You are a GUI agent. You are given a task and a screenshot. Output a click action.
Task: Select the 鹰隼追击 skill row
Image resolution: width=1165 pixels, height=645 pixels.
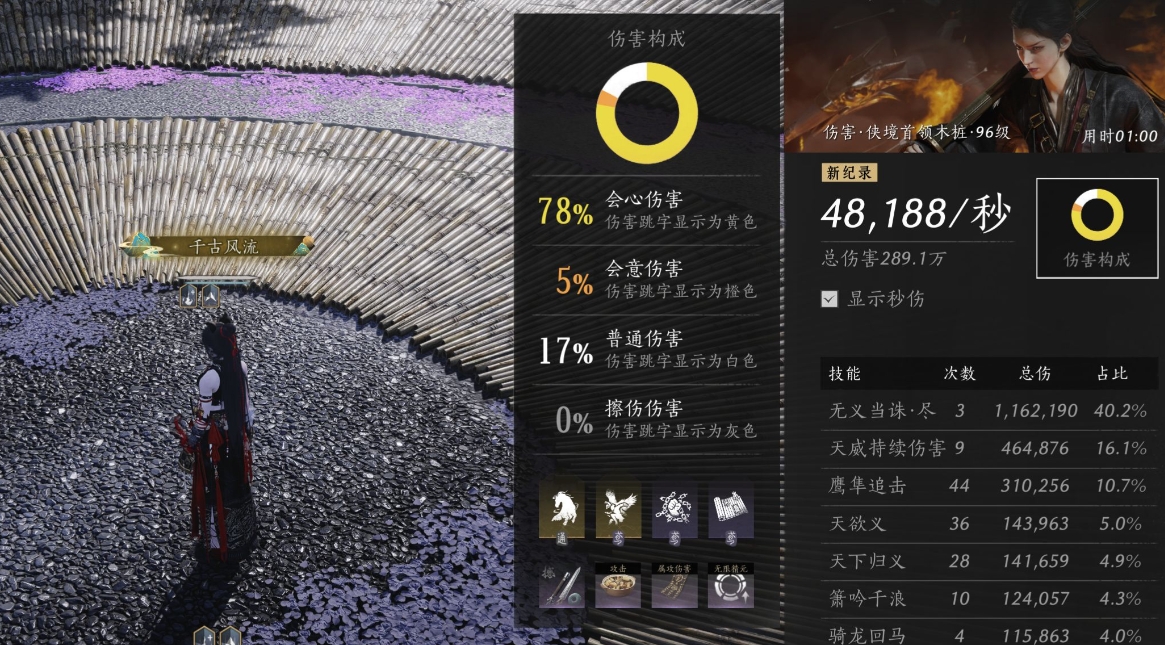[988, 486]
